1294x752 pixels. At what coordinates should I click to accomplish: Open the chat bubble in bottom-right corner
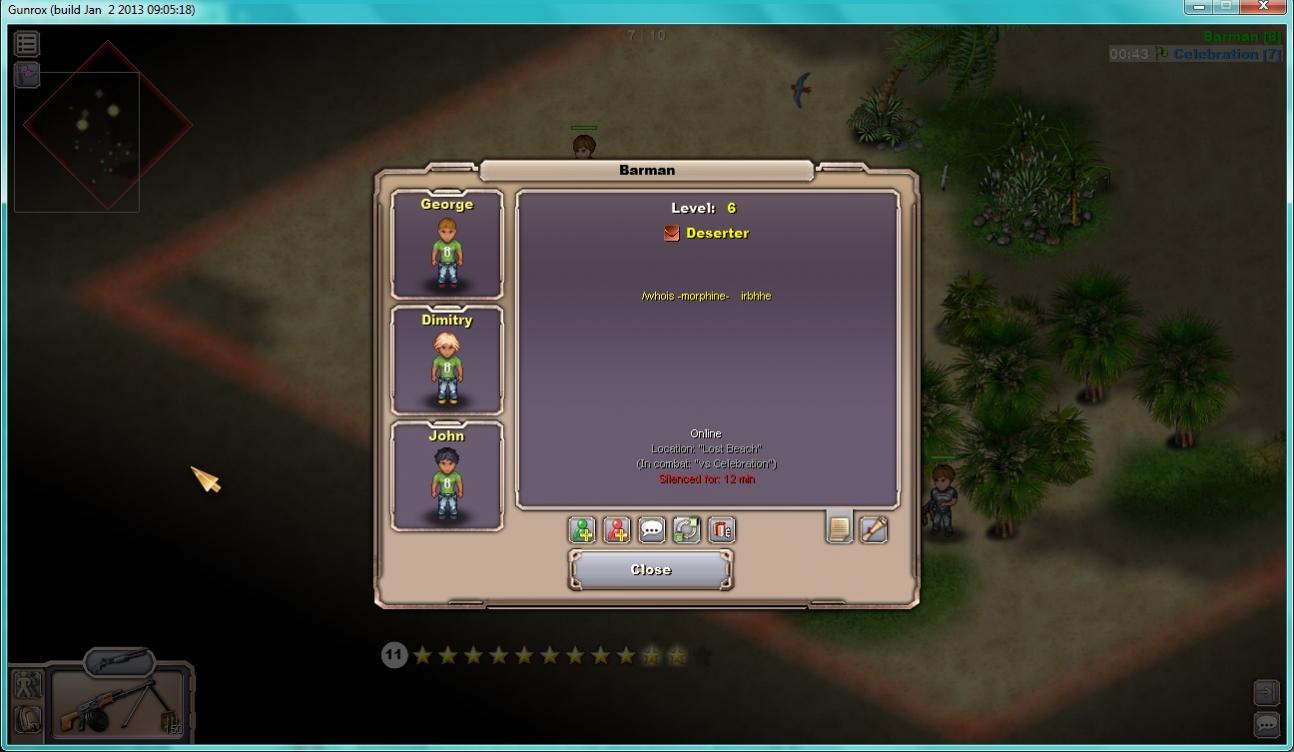point(1266,723)
